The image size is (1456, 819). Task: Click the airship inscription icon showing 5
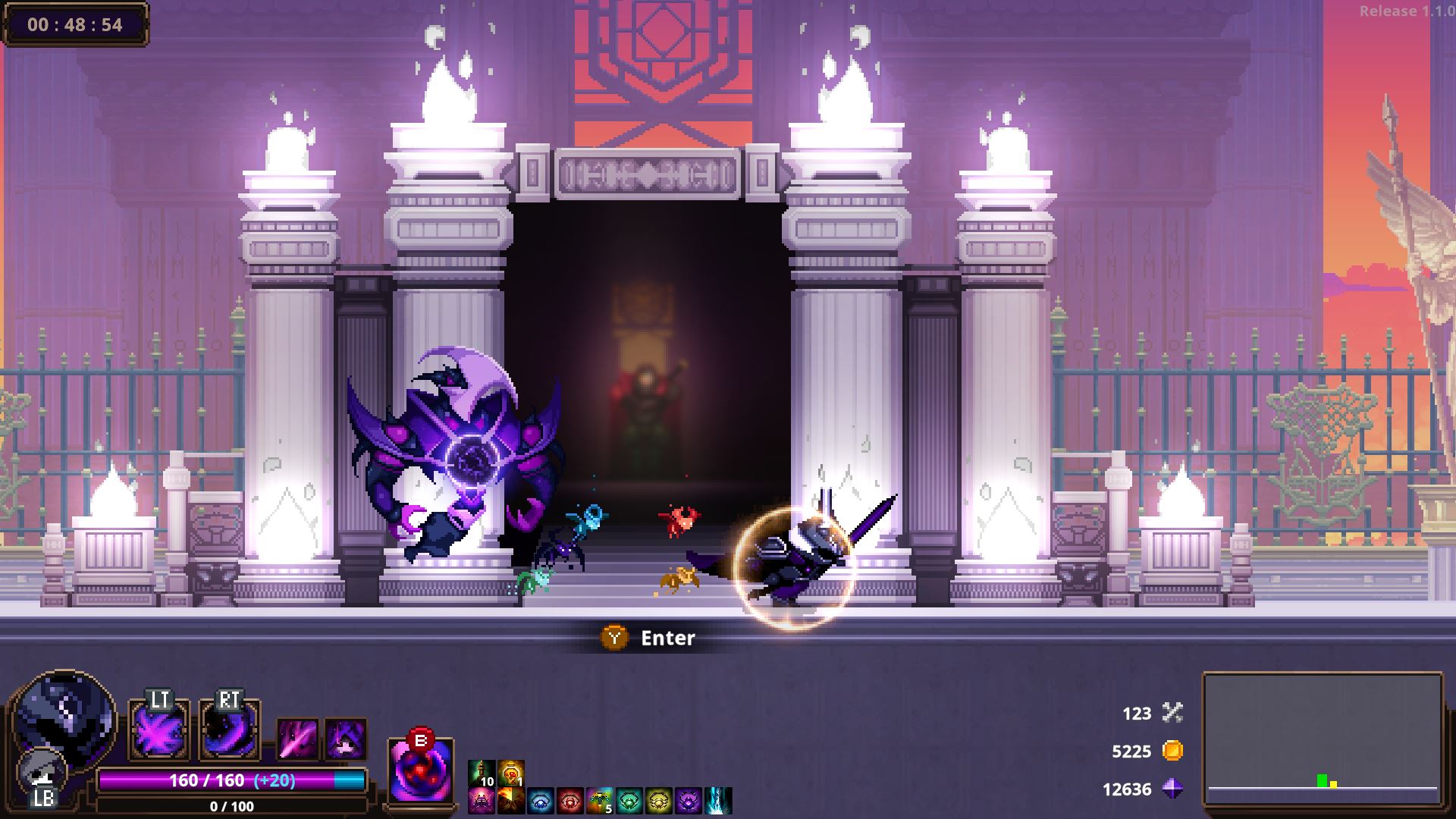(599, 800)
